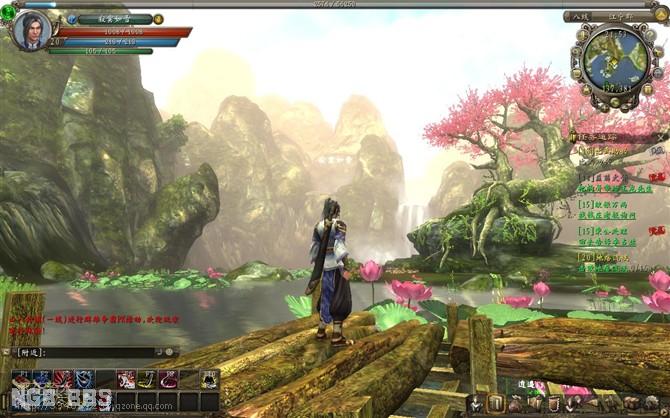Activate the pink crescent skill icon
This screenshot has height=418, width=670.
pos(166,378)
